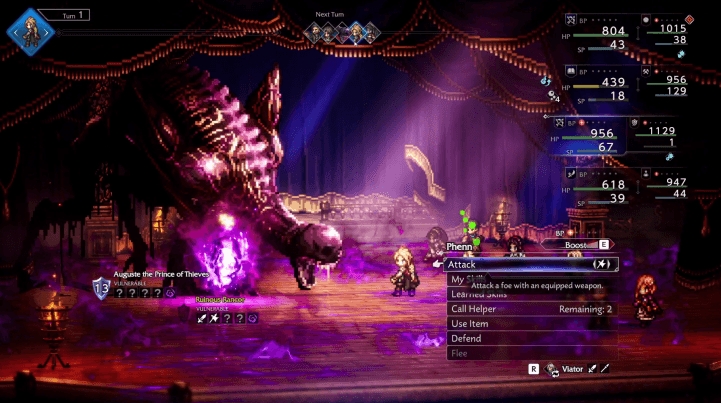Select the Attack command

pos(530,264)
